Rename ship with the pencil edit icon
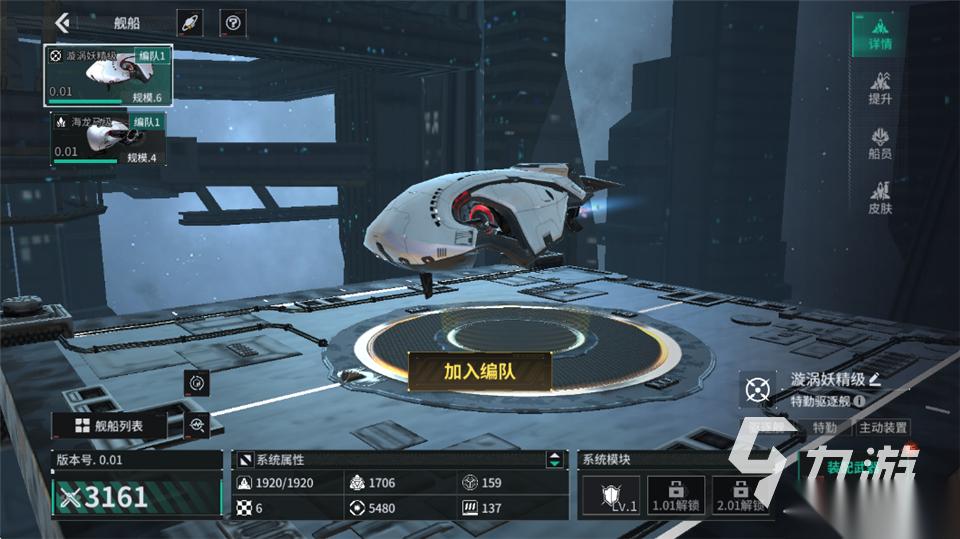Viewport: 960px width, 539px height. pos(875,379)
